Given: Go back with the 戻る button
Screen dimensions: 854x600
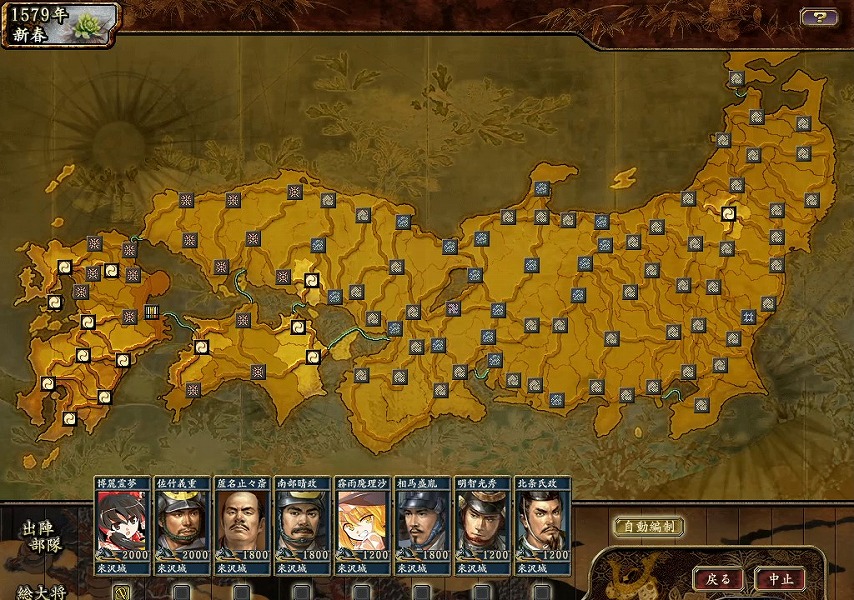Looking at the screenshot, I should click(x=719, y=579).
